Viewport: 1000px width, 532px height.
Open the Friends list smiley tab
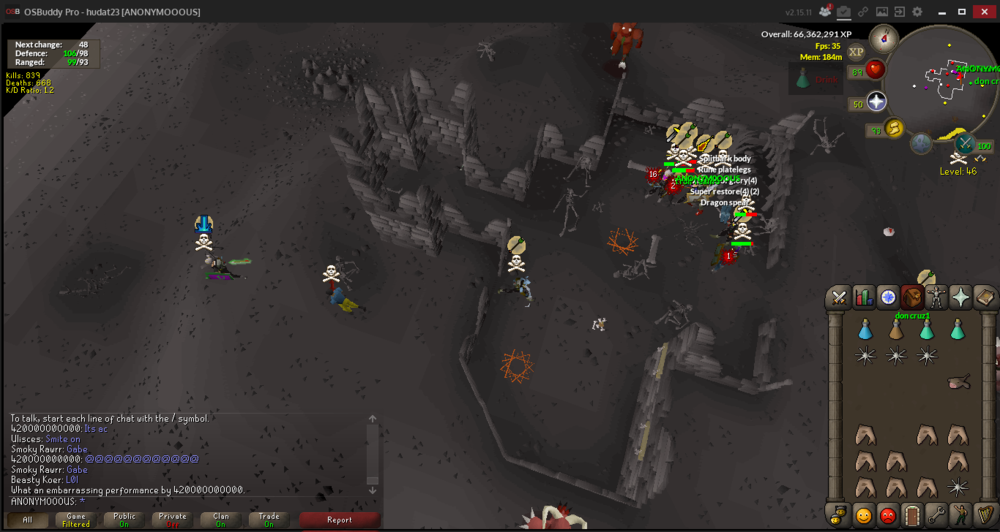coord(863,516)
